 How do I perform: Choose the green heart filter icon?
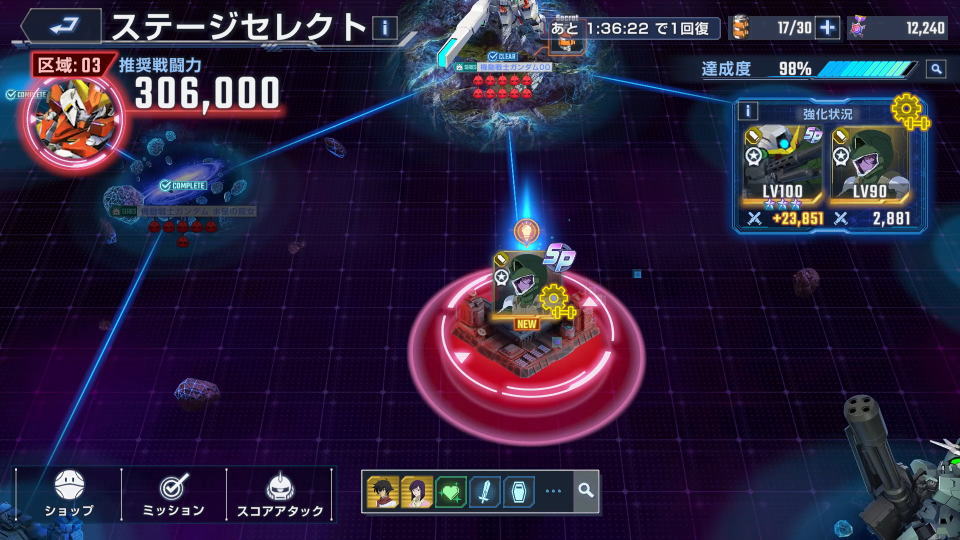click(450, 491)
